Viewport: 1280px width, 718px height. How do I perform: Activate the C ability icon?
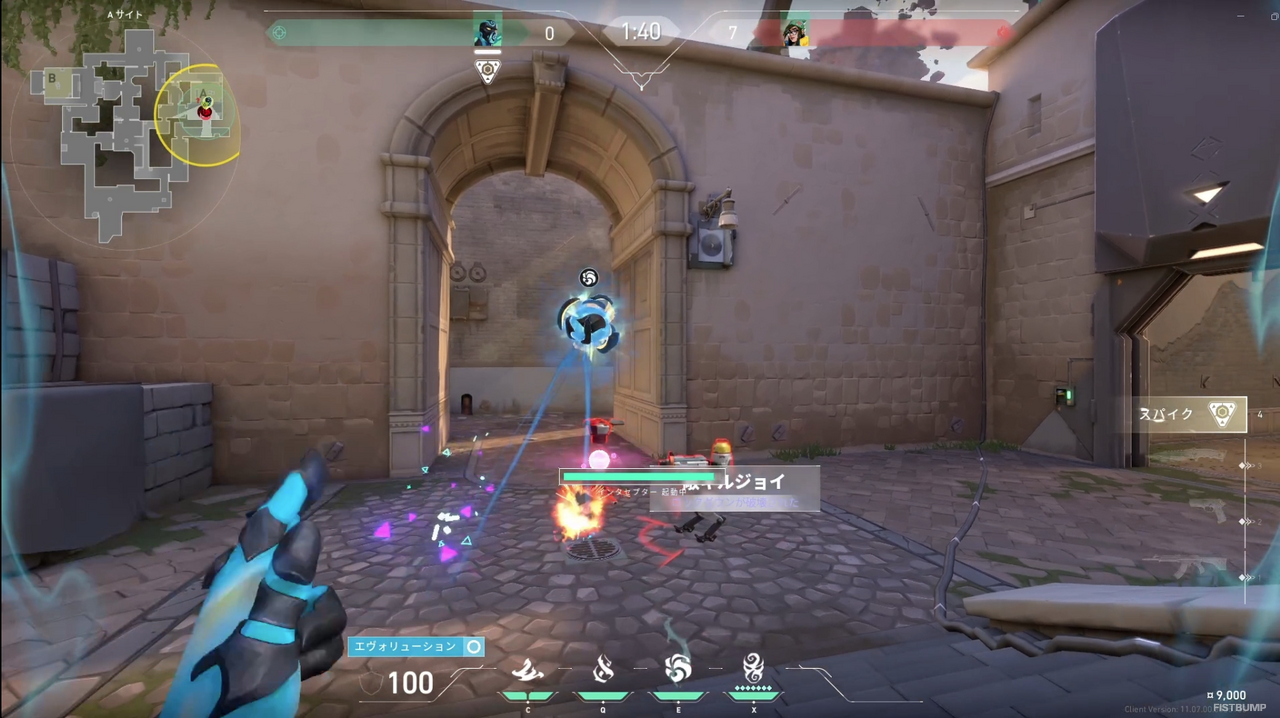tap(527, 670)
